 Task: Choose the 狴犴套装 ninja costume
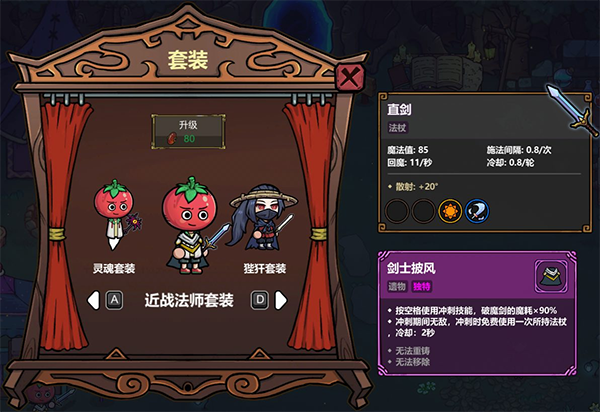260,220
